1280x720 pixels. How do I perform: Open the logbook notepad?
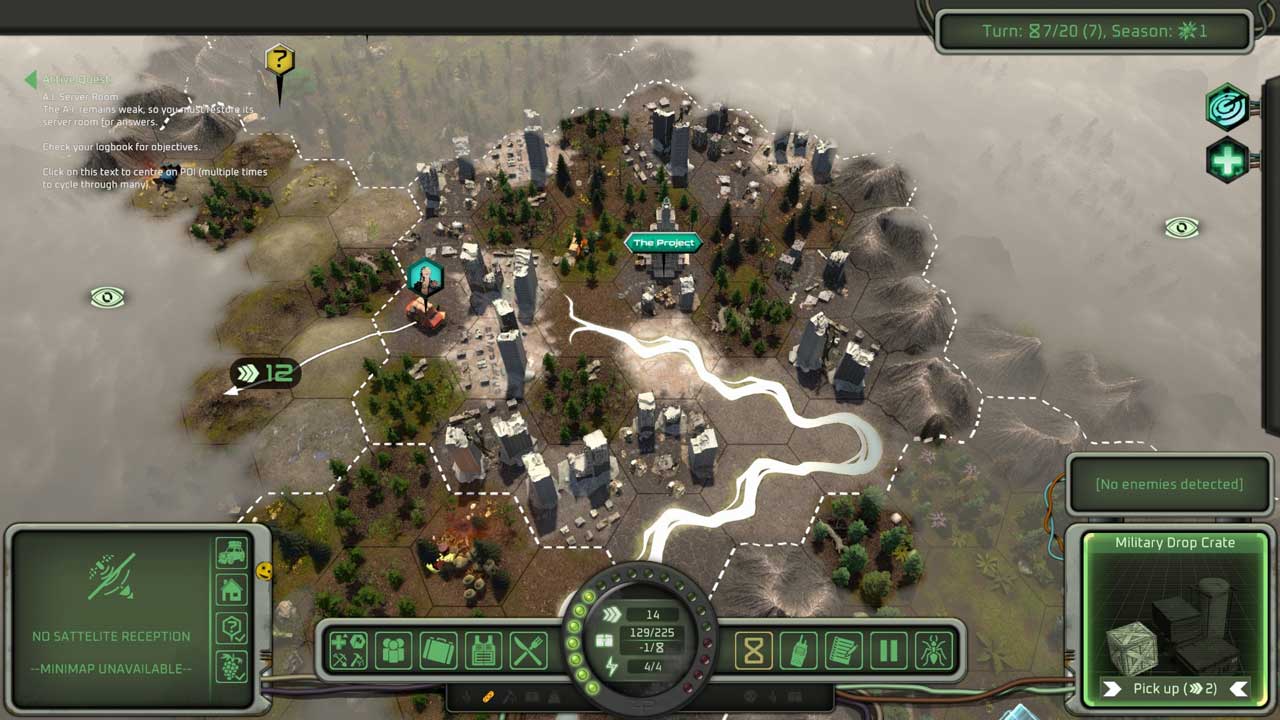click(844, 651)
